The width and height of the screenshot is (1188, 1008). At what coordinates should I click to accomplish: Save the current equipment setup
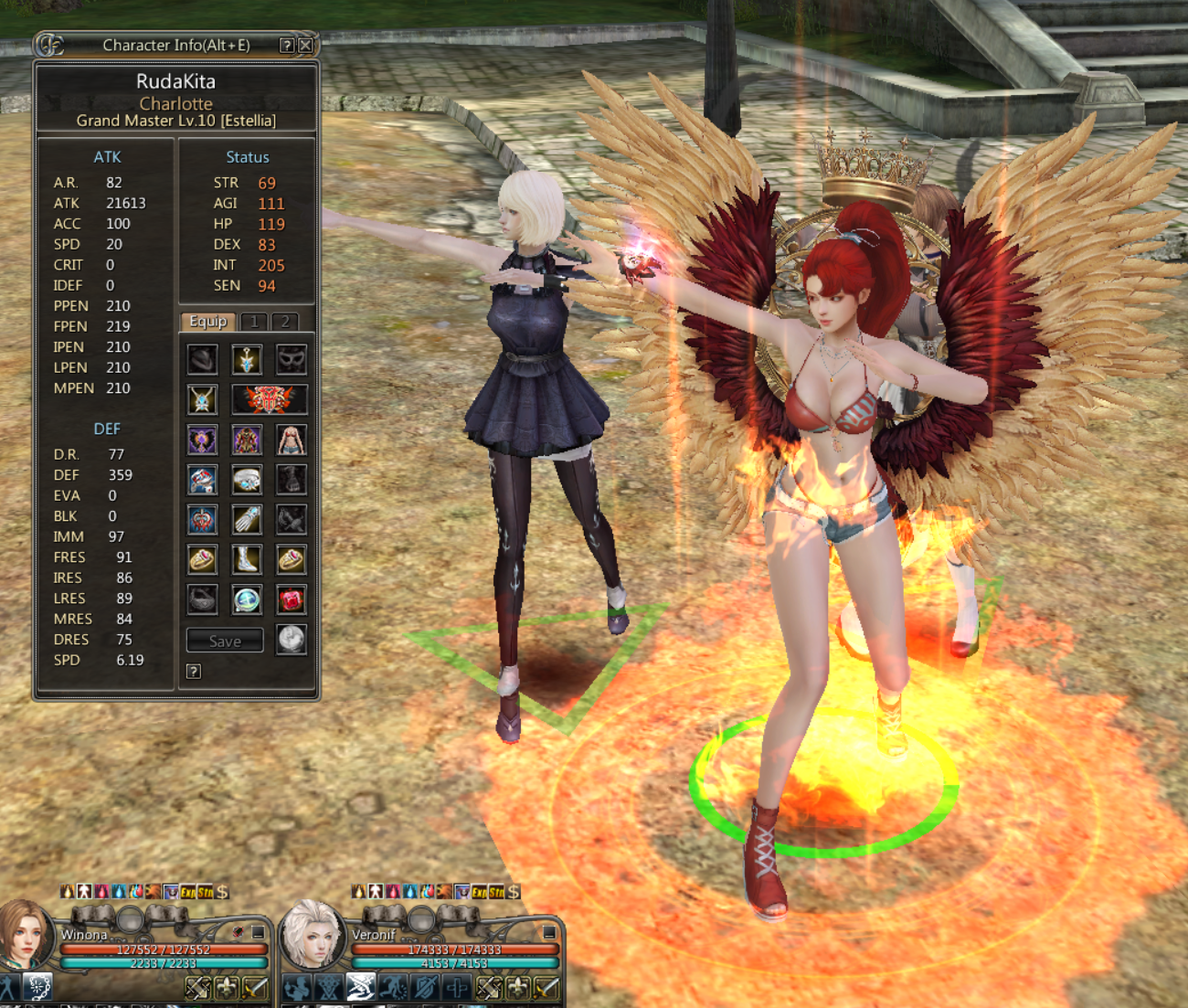[x=225, y=641]
